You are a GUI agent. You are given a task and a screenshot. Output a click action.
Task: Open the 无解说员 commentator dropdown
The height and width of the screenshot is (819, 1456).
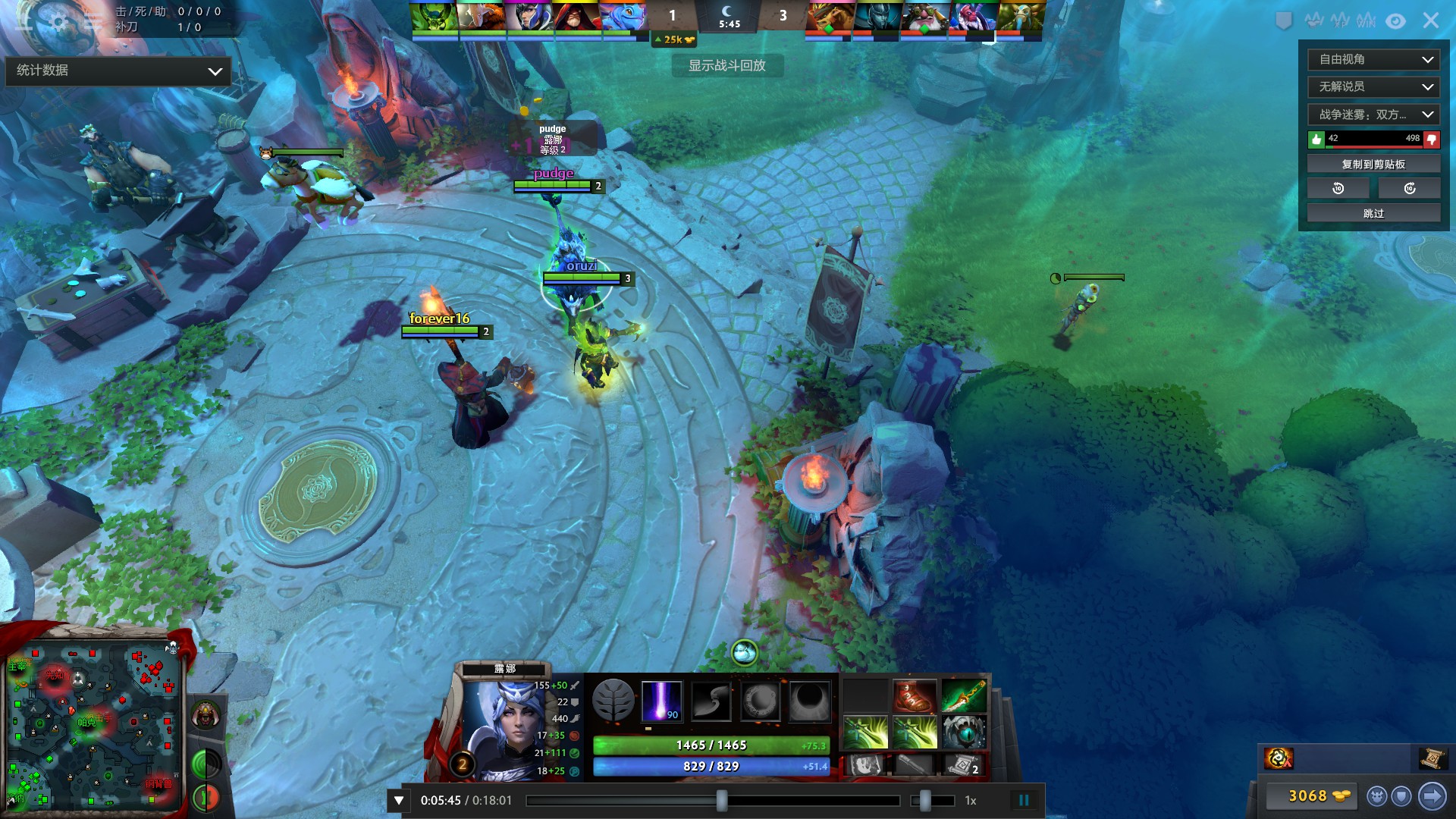point(1373,87)
